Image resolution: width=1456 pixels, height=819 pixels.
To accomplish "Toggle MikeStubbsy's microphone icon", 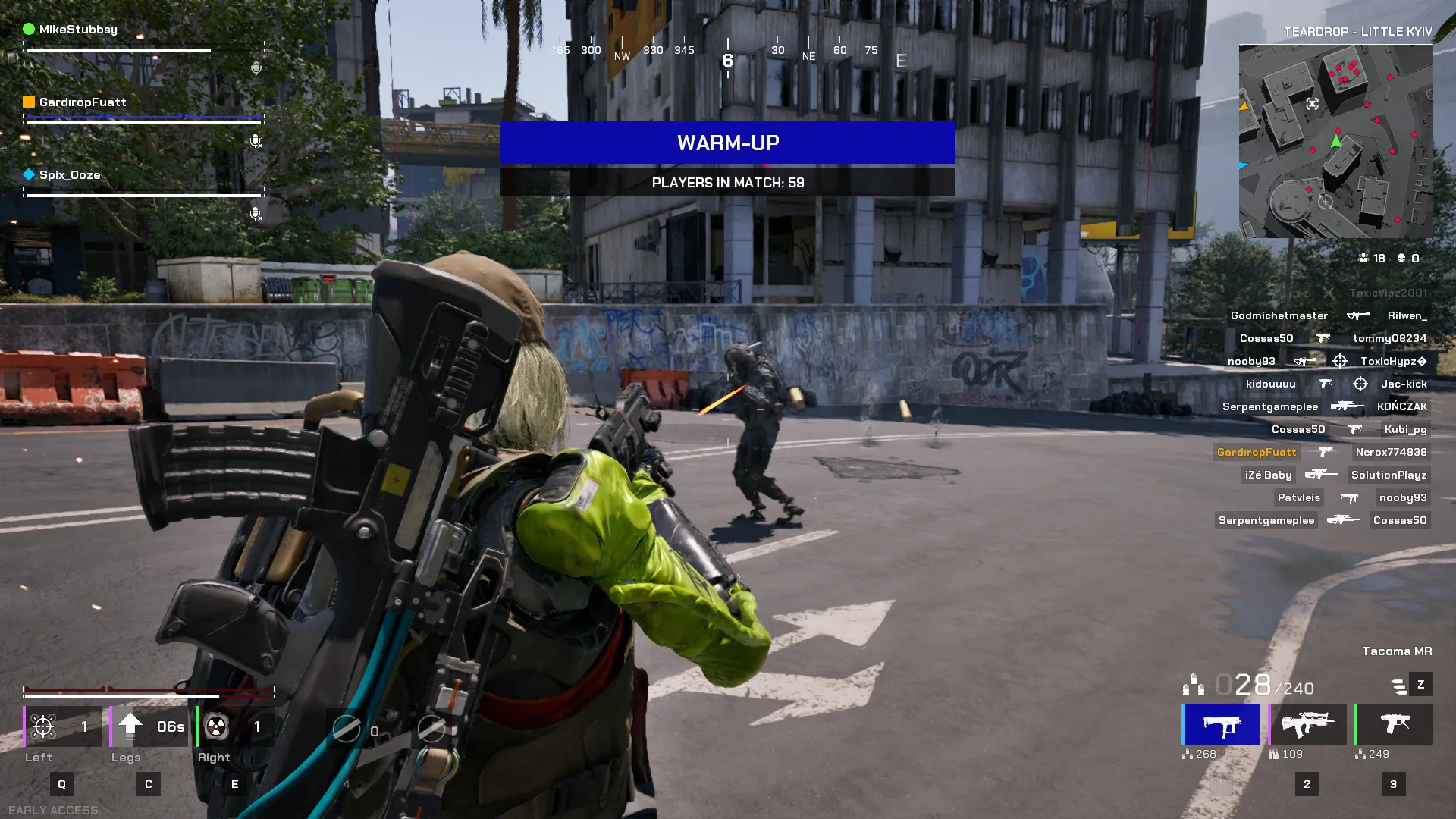I will click(x=256, y=68).
